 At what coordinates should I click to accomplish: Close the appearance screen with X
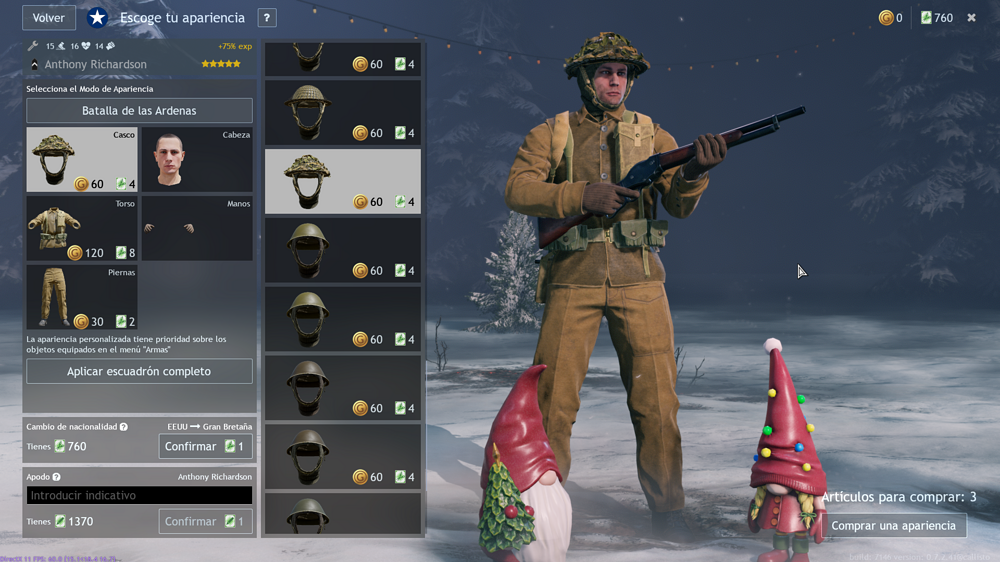pyautogui.click(x=971, y=18)
